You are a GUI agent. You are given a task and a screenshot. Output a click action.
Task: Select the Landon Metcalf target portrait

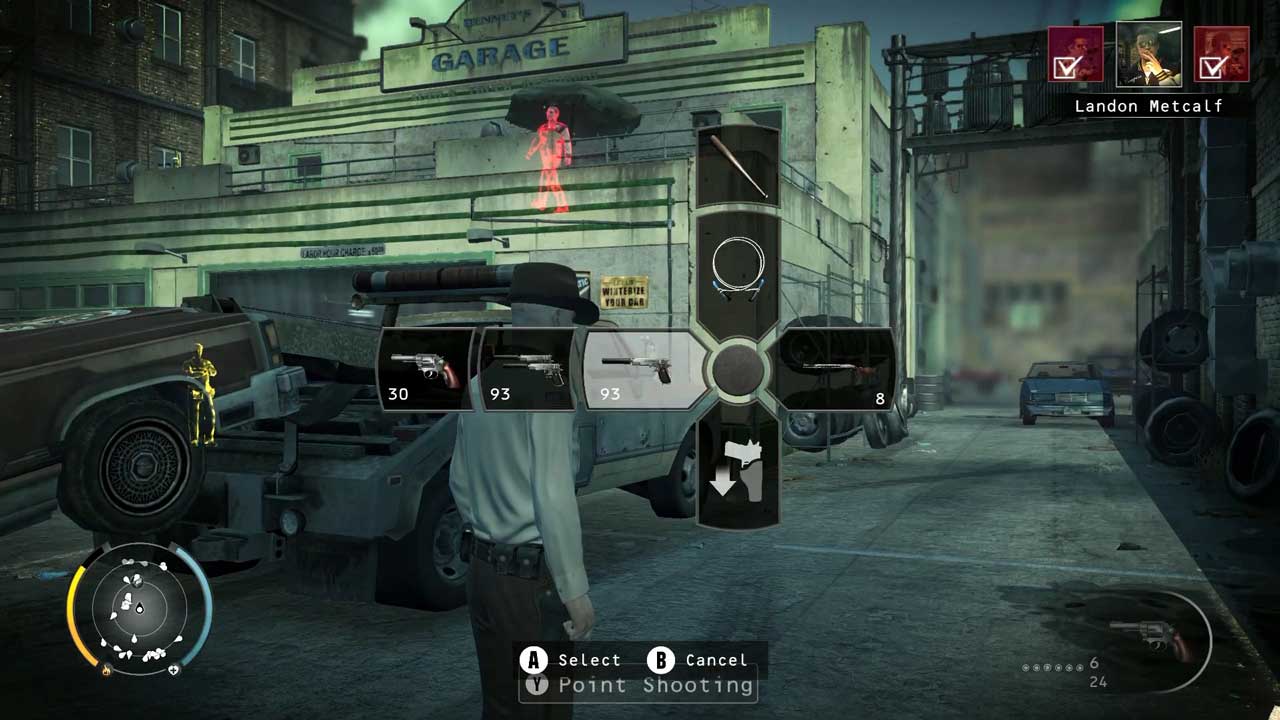click(1148, 54)
